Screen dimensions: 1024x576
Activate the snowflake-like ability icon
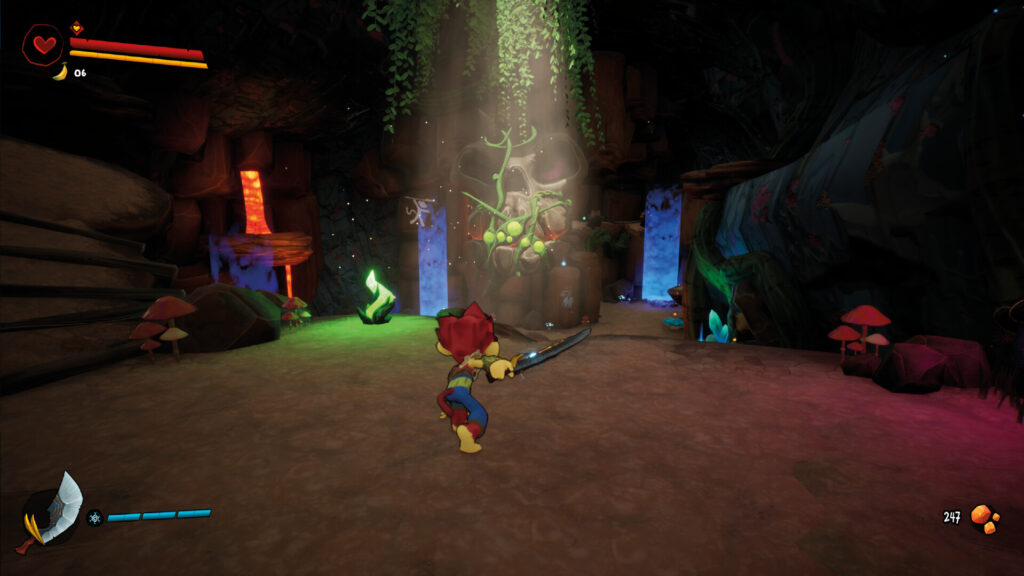pyautogui.click(x=94, y=517)
